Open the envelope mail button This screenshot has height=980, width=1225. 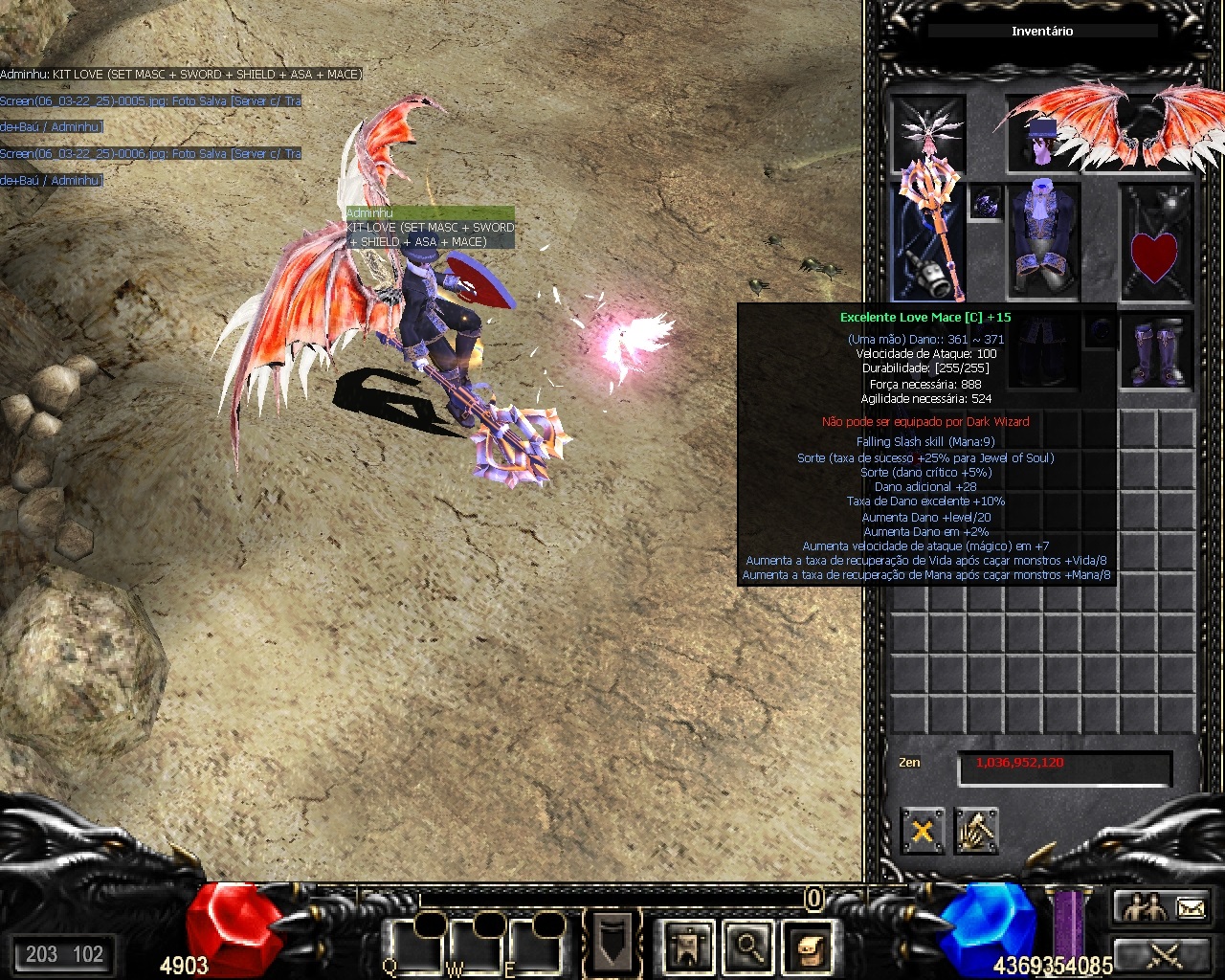[x=1190, y=906]
